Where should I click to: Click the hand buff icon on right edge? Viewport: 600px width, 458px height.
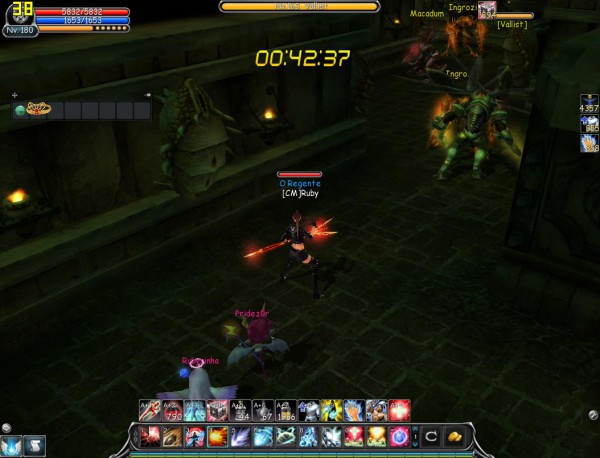[x=589, y=144]
